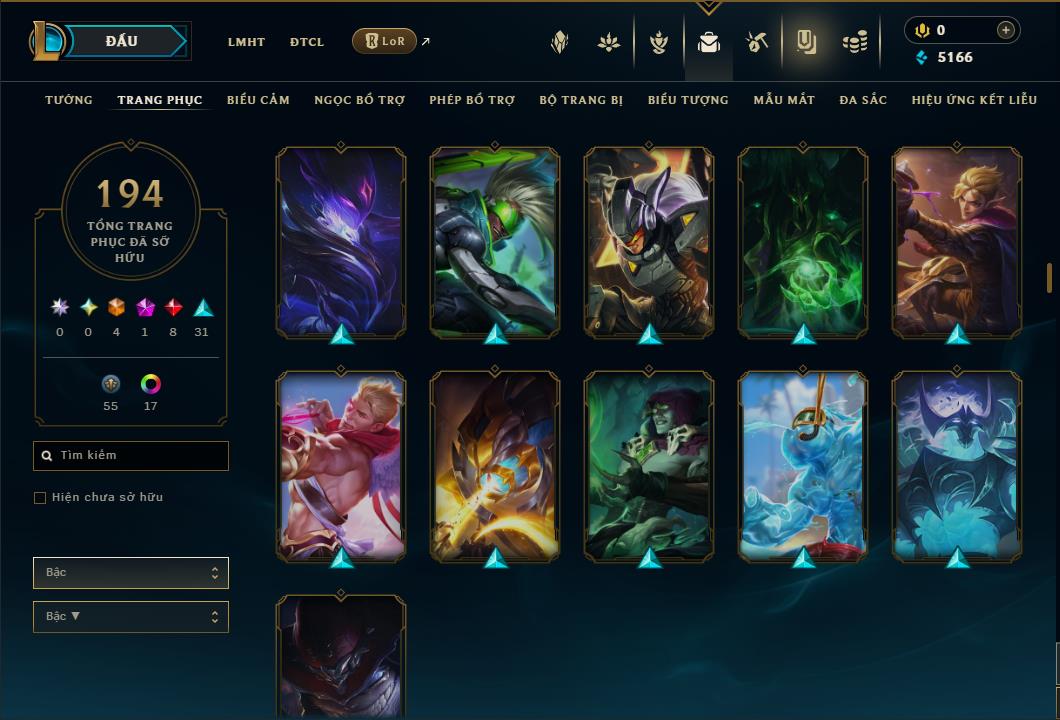The width and height of the screenshot is (1060, 720).
Task: Click the plus button to buy RP
Action: pyautogui.click(x=1005, y=30)
